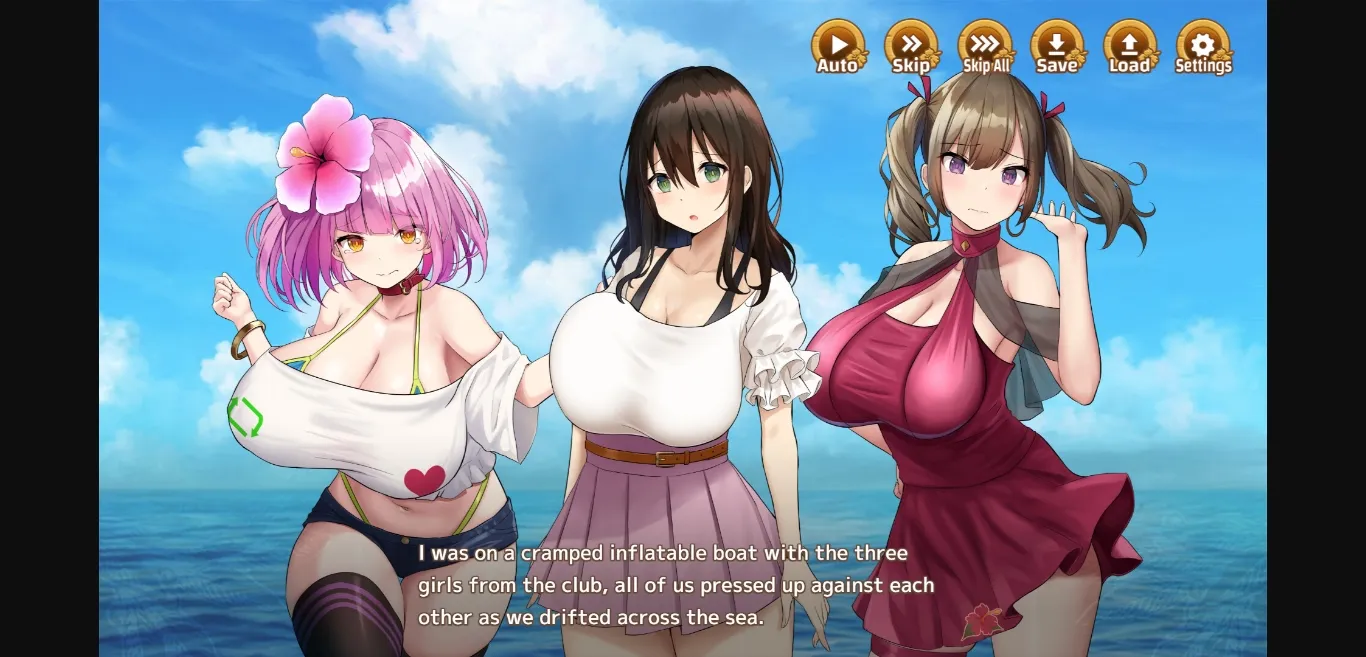This screenshot has width=1366, height=657.
Task: Activate the Skip All button
Action: pos(985,46)
